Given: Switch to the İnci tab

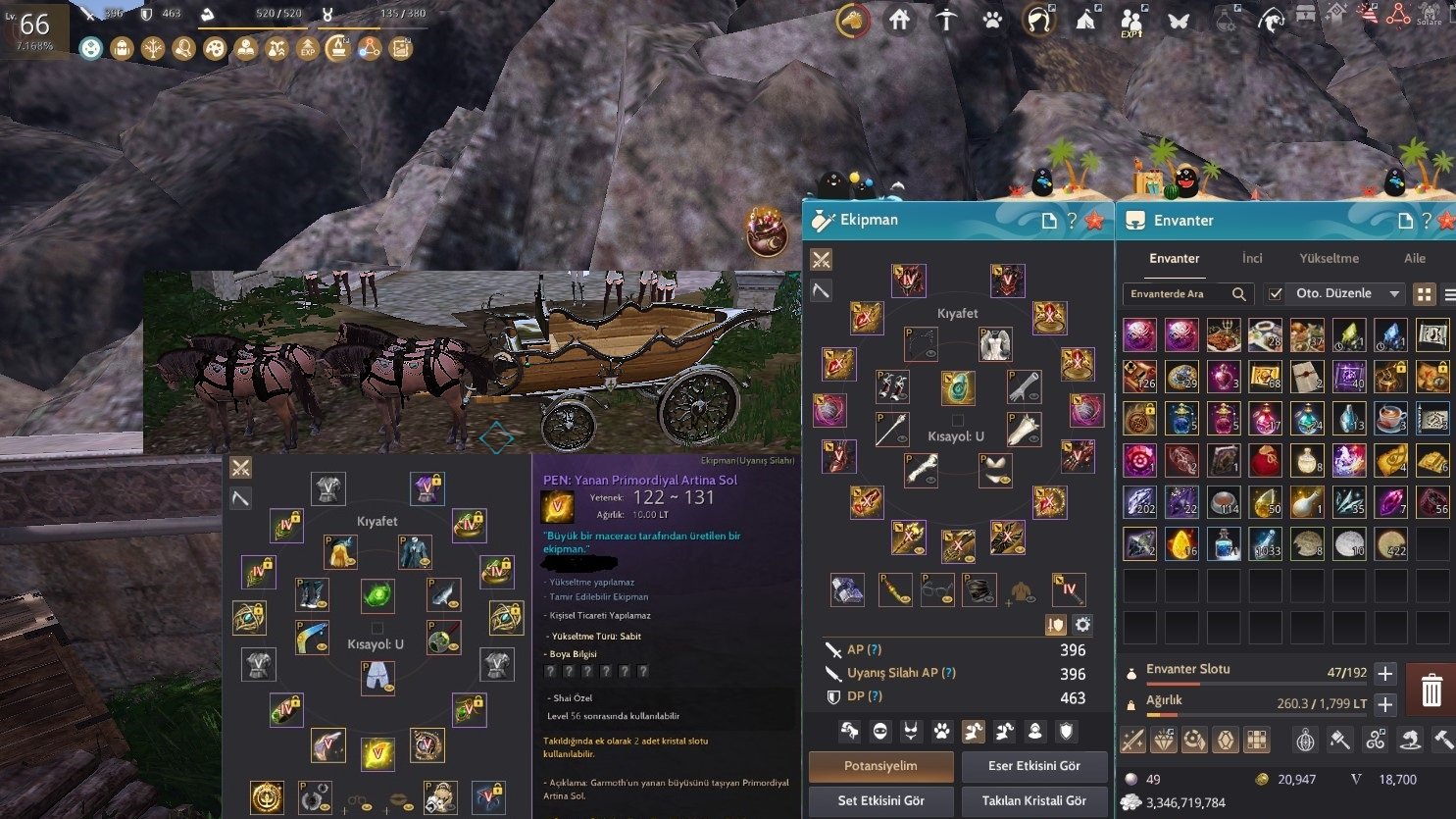Looking at the screenshot, I should [x=1252, y=258].
